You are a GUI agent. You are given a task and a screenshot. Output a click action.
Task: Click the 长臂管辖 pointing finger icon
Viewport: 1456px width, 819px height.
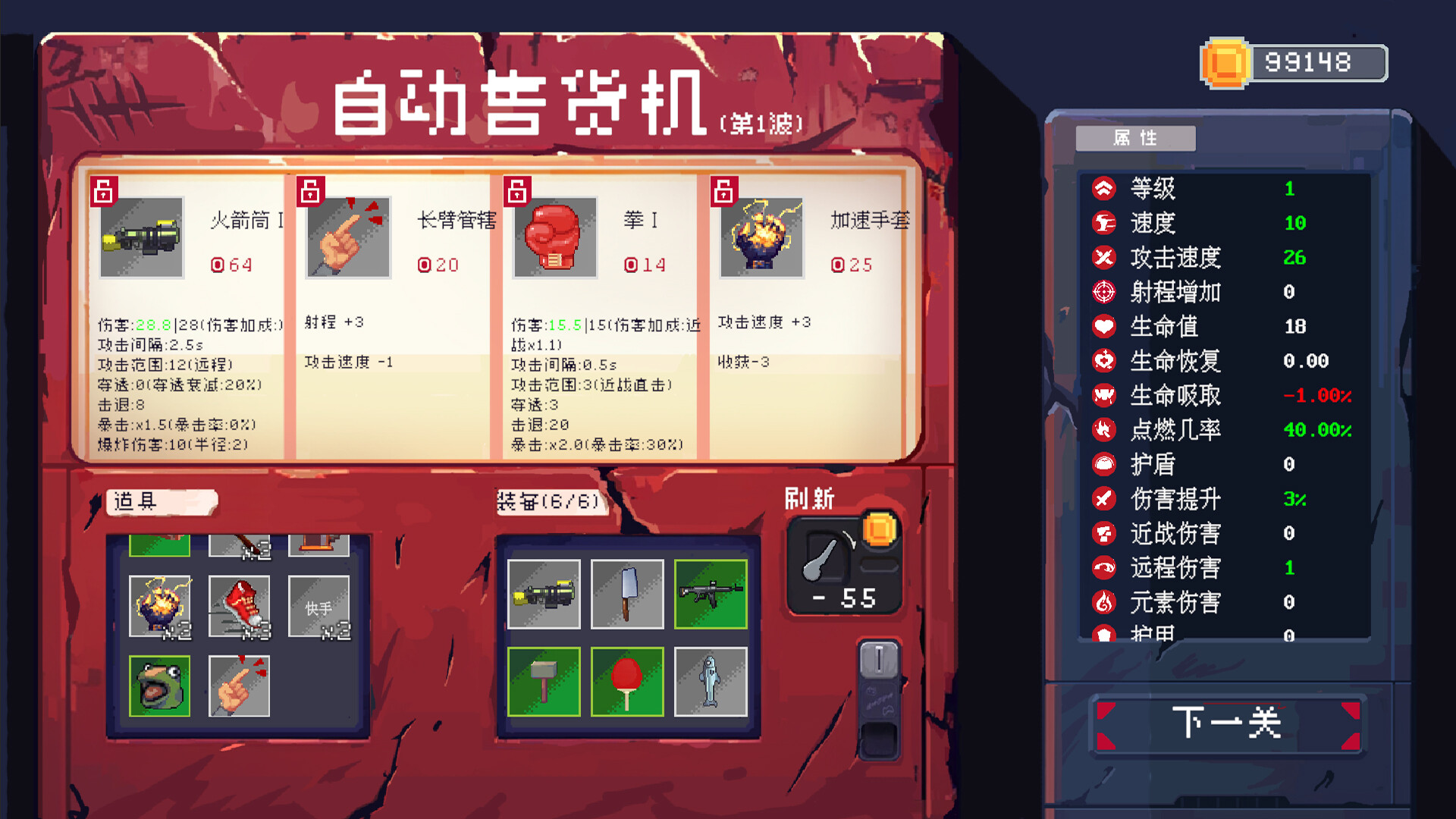pos(347,239)
